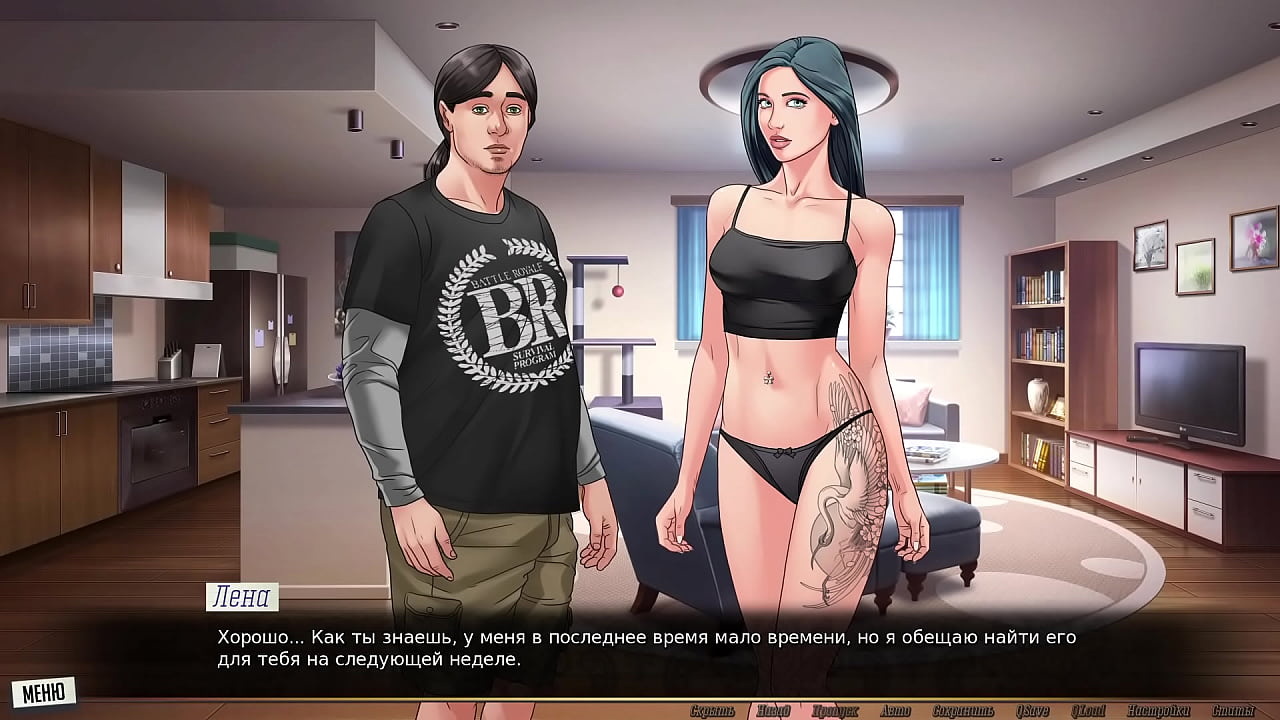The height and width of the screenshot is (720, 1280).
Task: Open Настройки settings
Action: (x=1155, y=711)
